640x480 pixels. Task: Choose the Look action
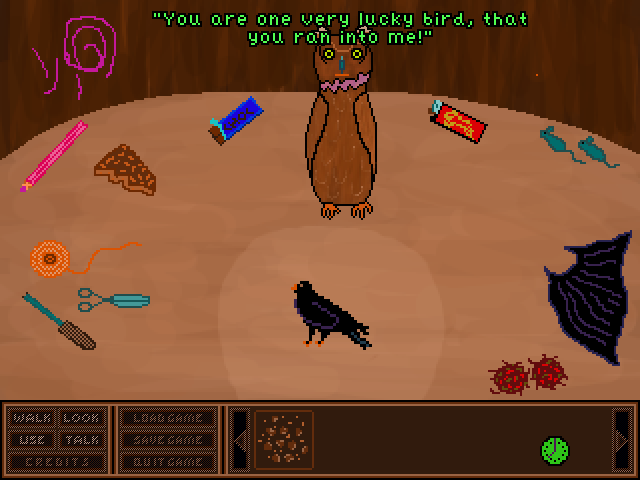point(82,418)
